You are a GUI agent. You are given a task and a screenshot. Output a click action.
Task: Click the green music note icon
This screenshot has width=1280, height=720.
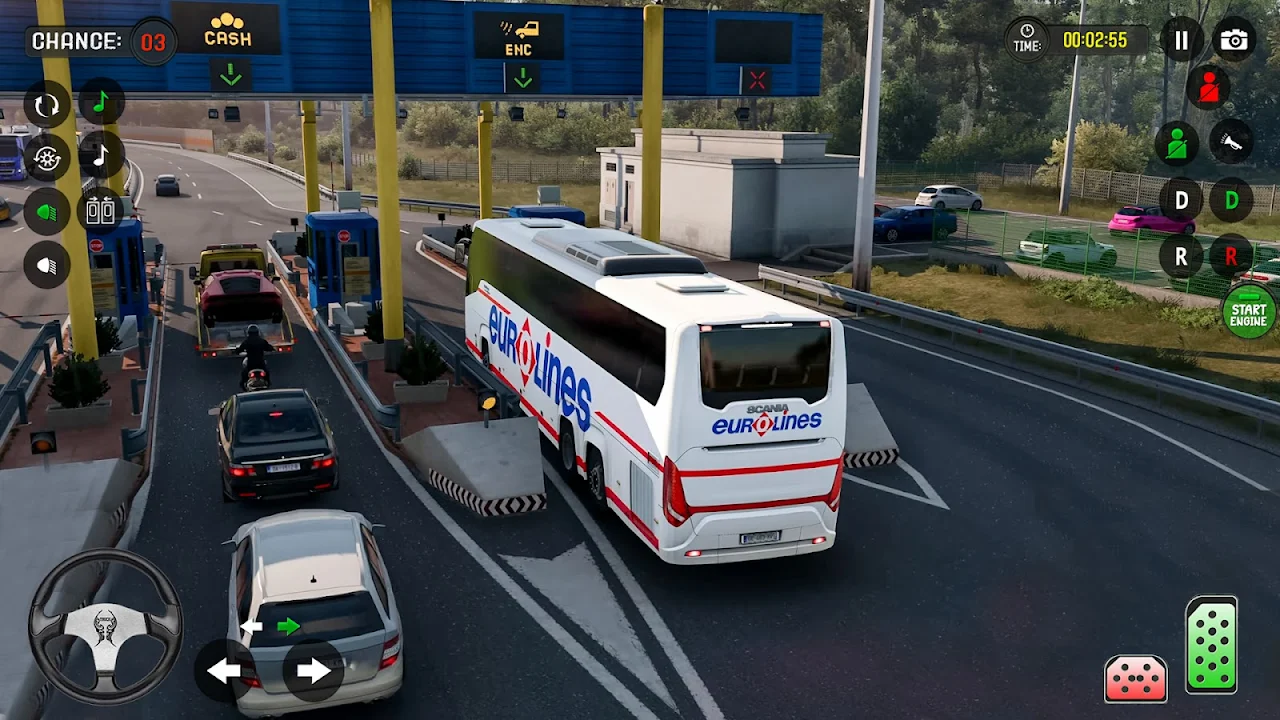101,102
